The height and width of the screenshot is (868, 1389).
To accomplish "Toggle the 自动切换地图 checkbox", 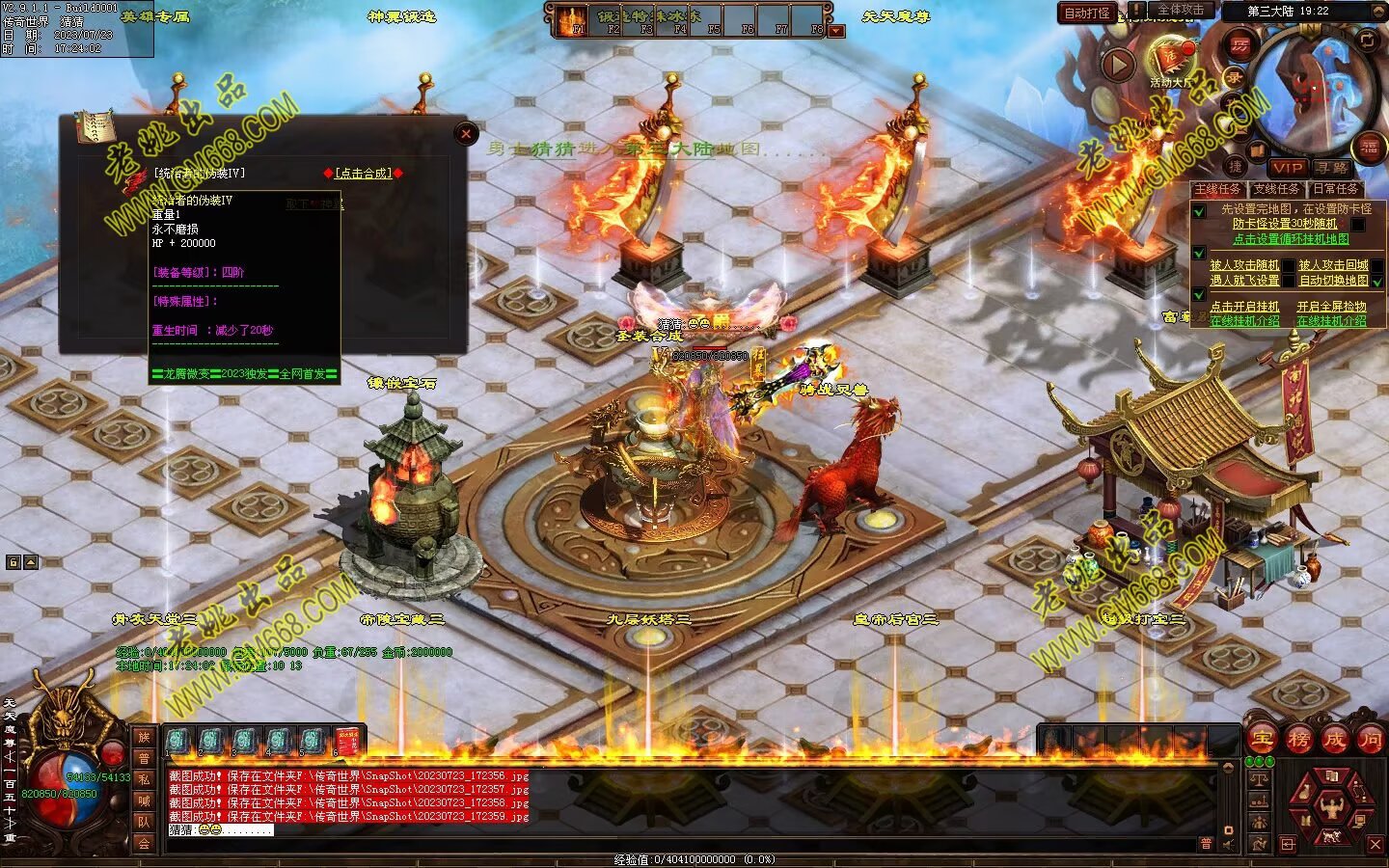I will (1377, 281).
